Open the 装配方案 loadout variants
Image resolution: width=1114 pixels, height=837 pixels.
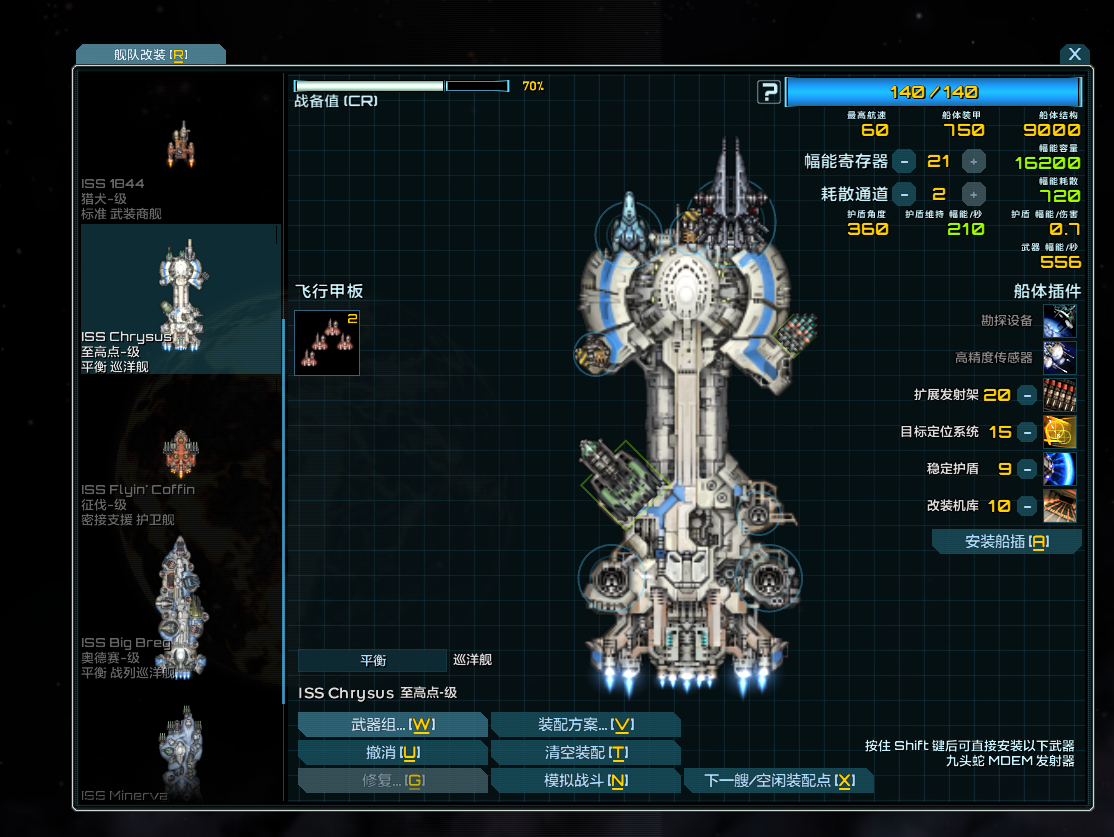(x=585, y=725)
